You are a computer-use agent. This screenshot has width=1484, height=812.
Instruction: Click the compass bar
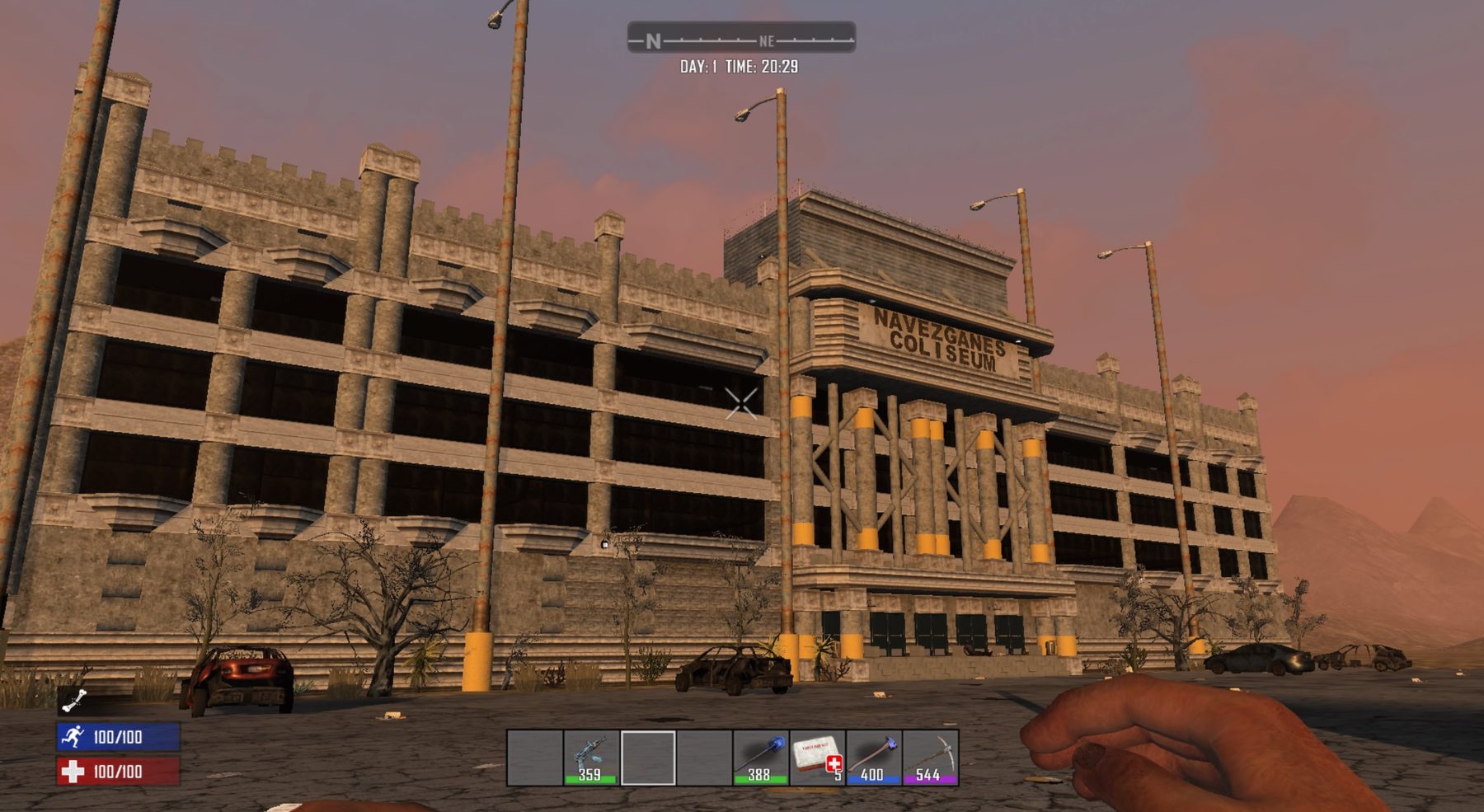tap(740, 39)
